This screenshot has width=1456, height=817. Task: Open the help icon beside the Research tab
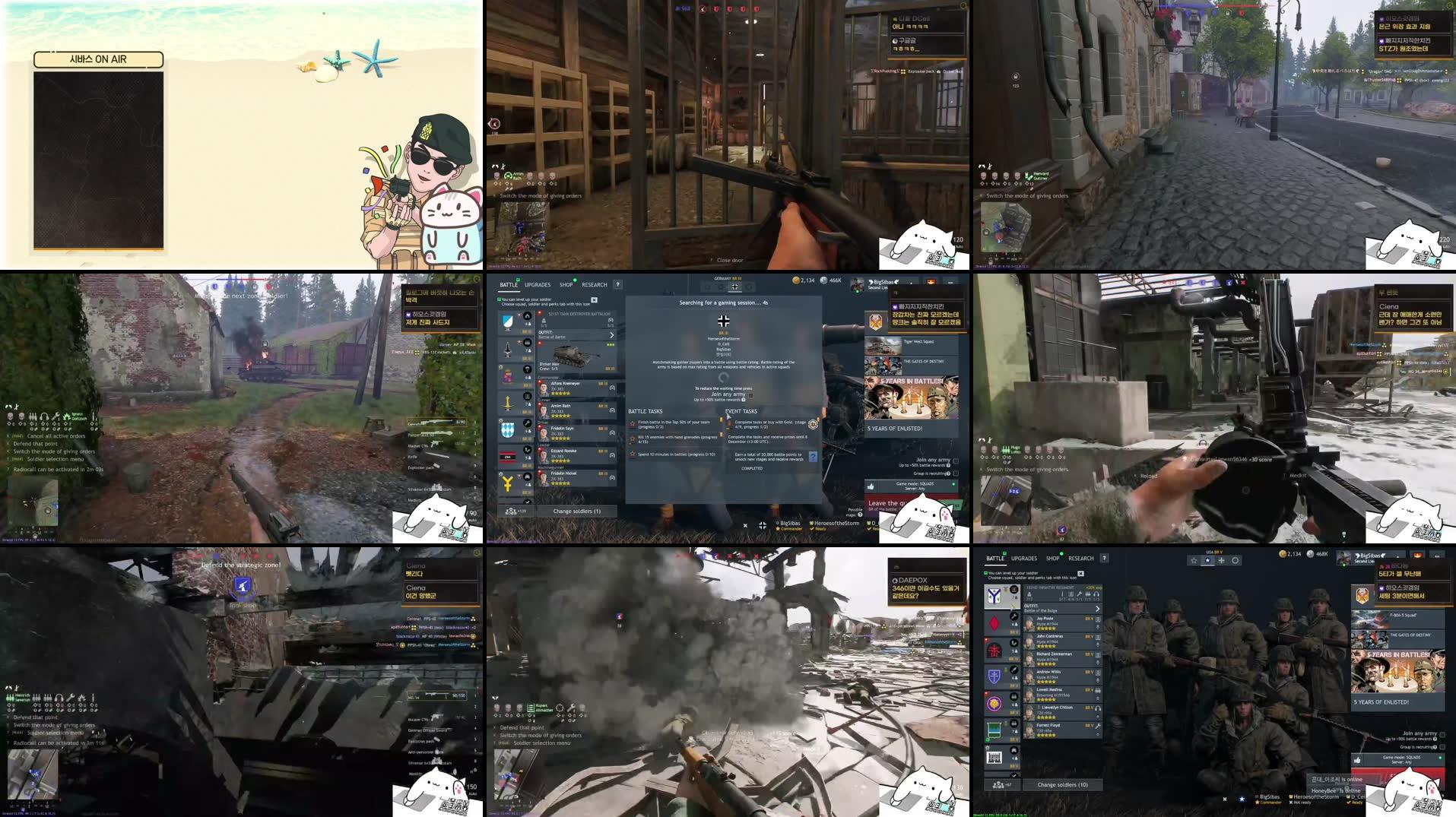click(618, 284)
